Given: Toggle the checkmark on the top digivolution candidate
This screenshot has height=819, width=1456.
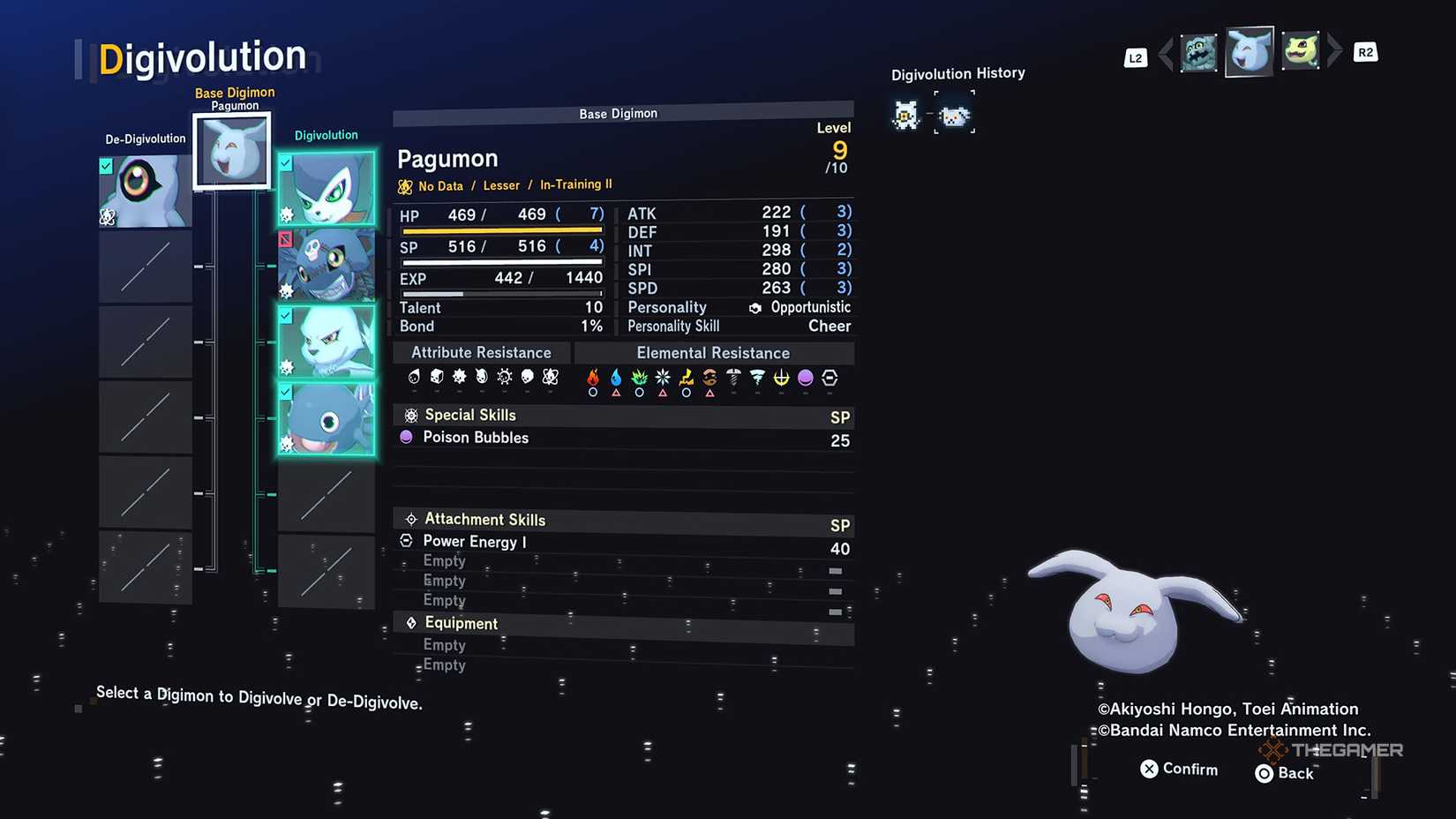Looking at the screenshot, I should [x=285, y=163].
